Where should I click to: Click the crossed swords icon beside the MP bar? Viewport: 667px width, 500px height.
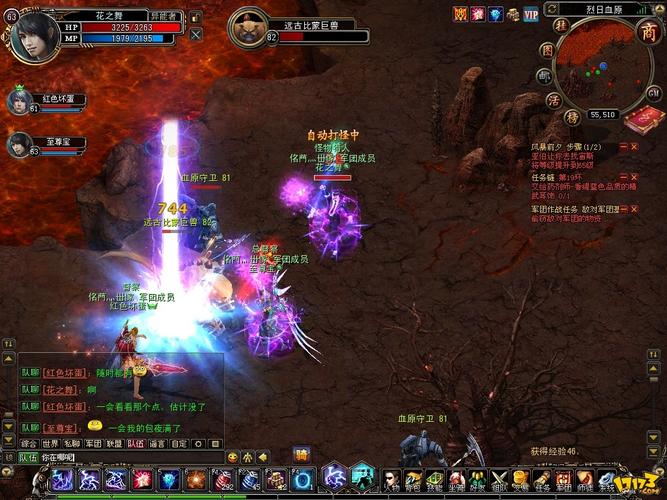pos(194,35)
